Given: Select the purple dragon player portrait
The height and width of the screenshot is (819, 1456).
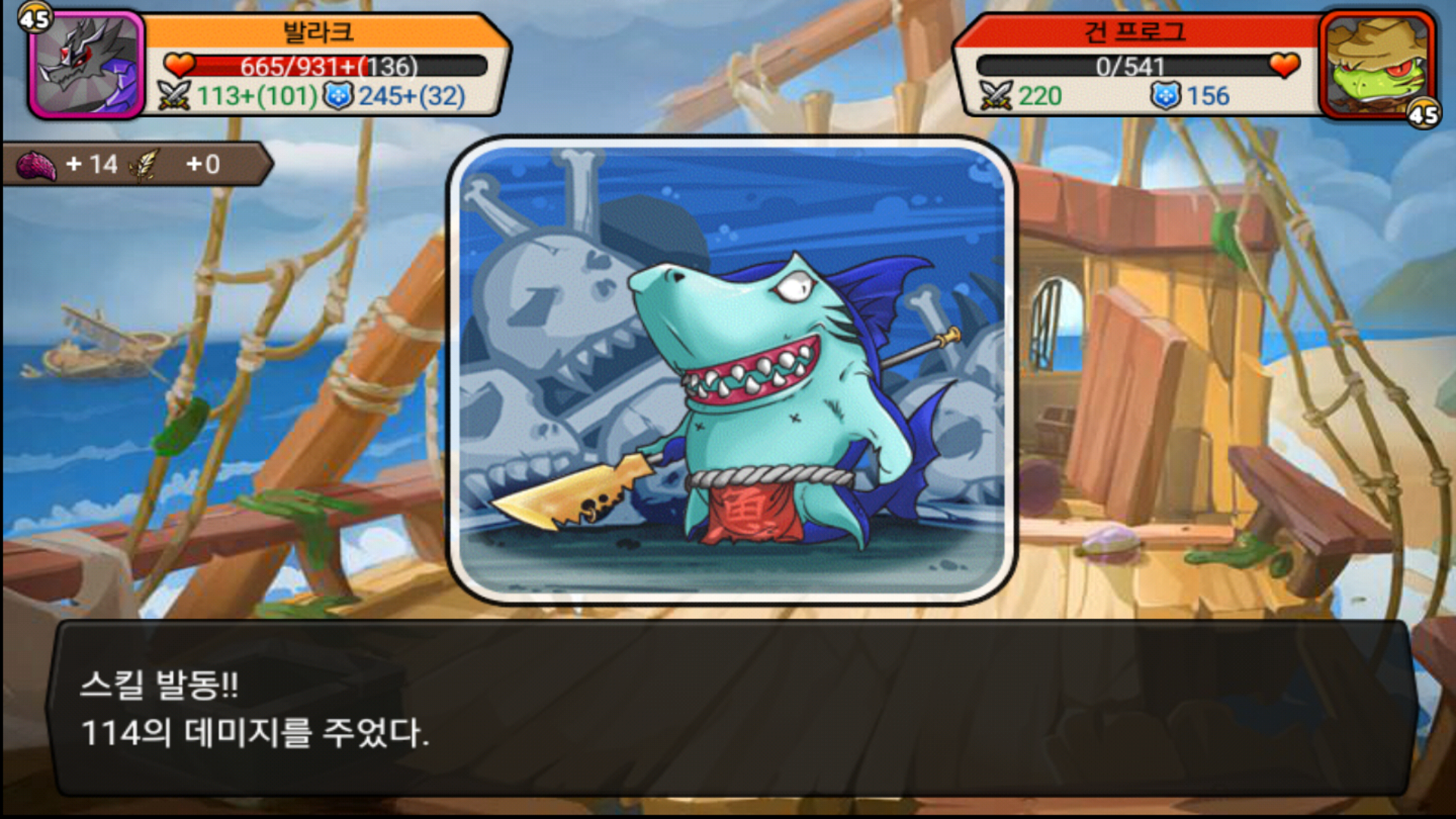Looking at the screenshot, I should coord(87,65).
